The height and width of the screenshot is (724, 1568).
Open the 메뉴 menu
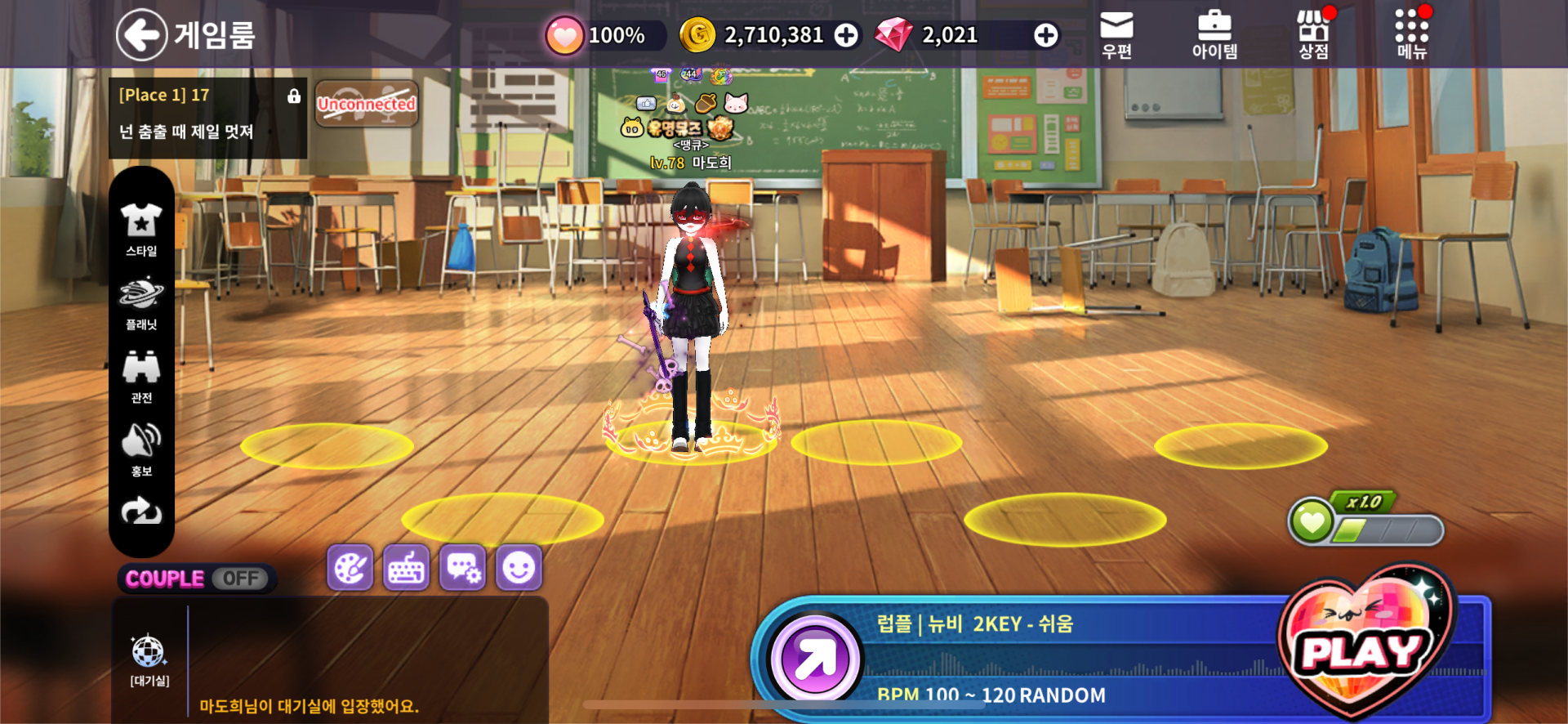(1411, 35)
